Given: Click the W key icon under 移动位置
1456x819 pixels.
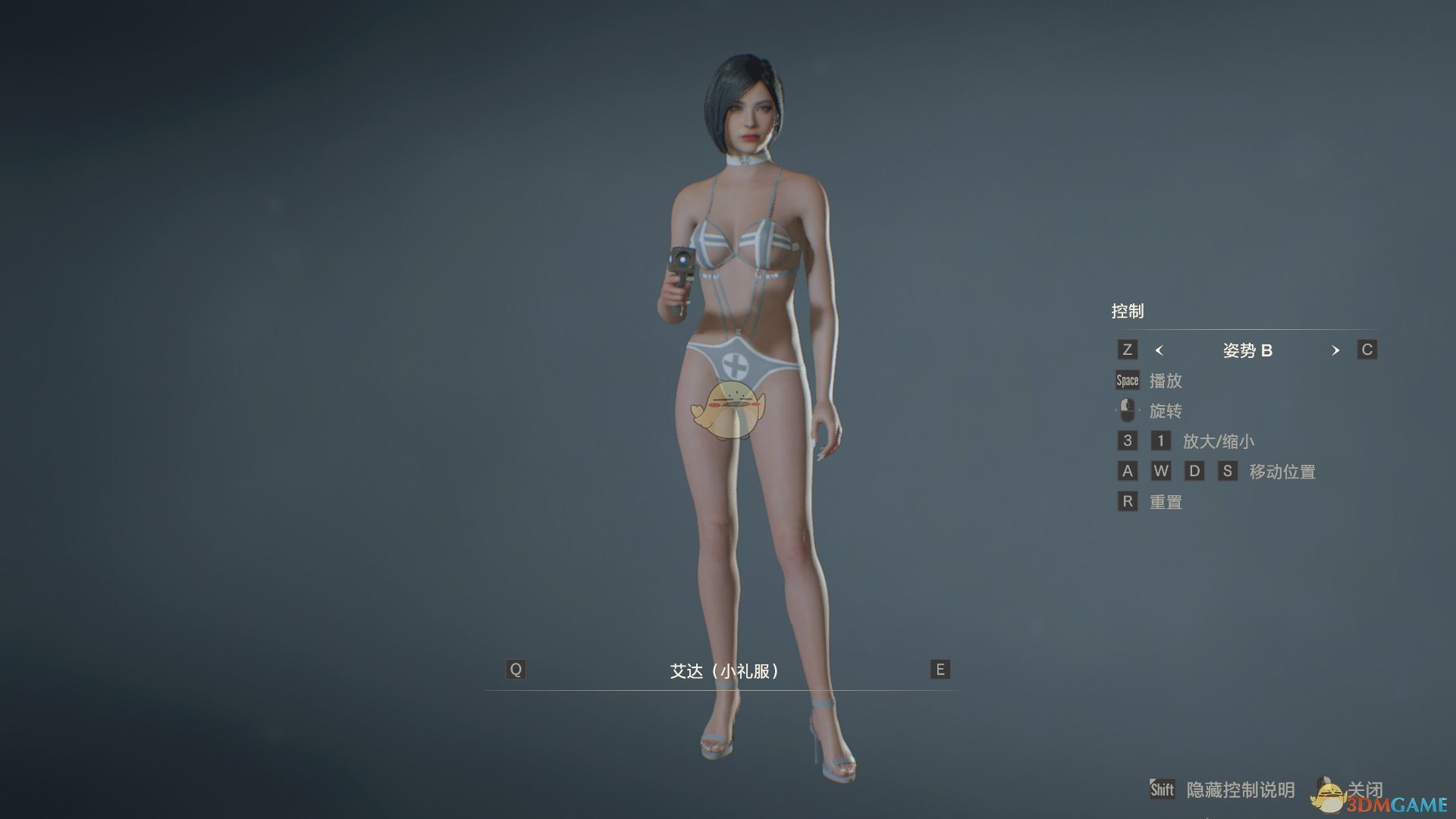Looking at the screenshot, I should (x=1161, y=471).
